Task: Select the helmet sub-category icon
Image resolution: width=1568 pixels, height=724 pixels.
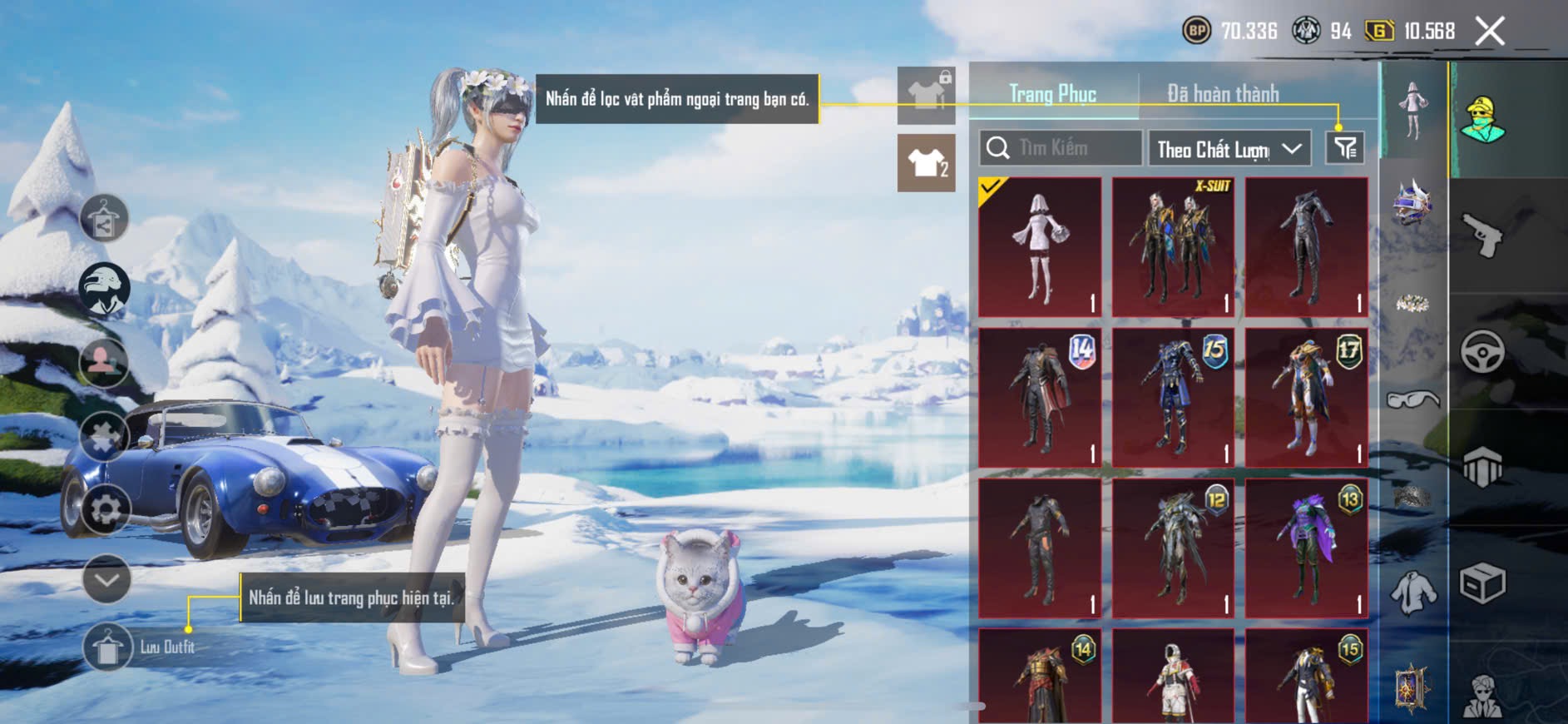Action: pos(1412,202)
